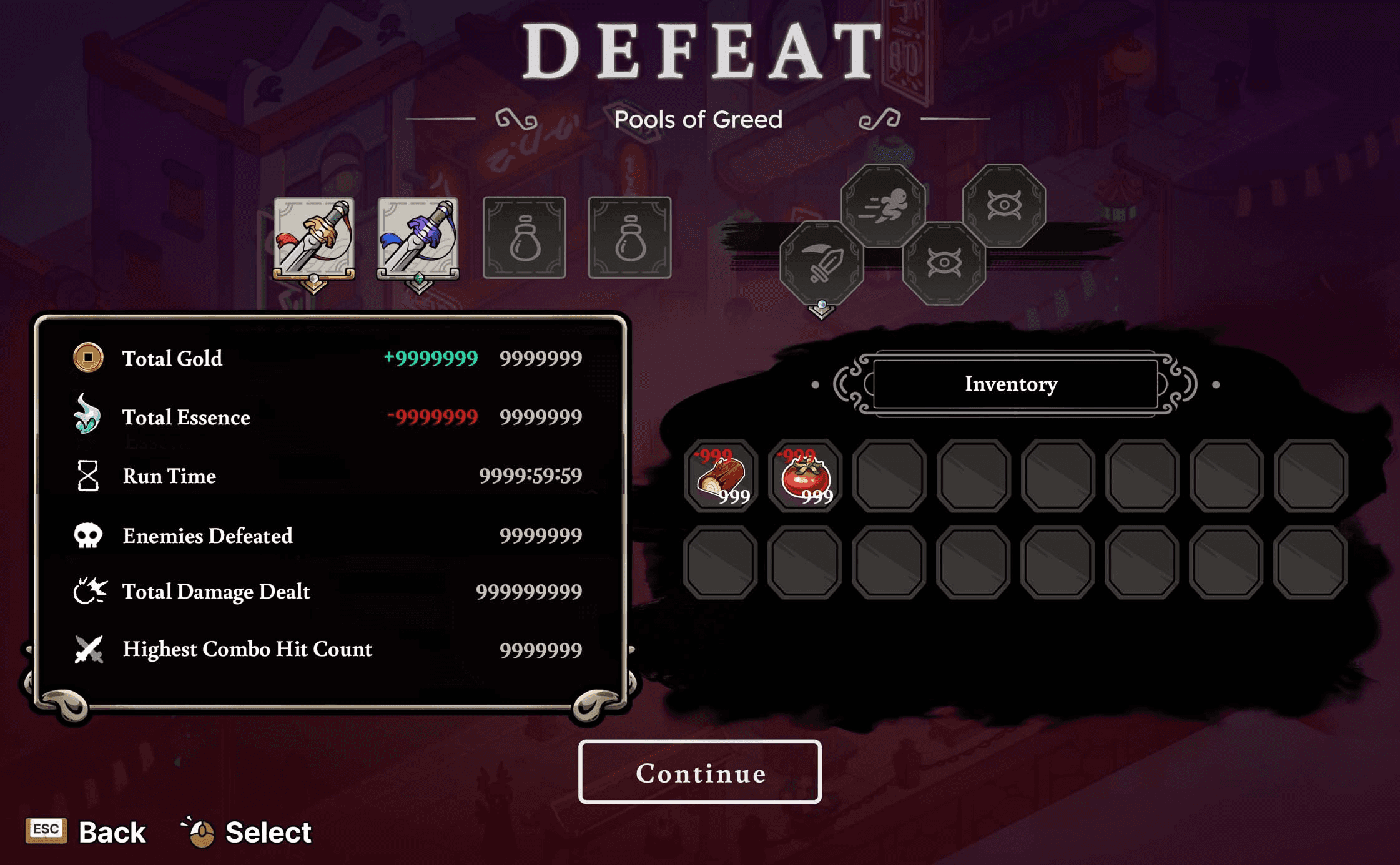The height and width of the screenshot is (865, 1400).
Task: Select the blue-ribboned sword weapon slot
Action: click(418, 238)
